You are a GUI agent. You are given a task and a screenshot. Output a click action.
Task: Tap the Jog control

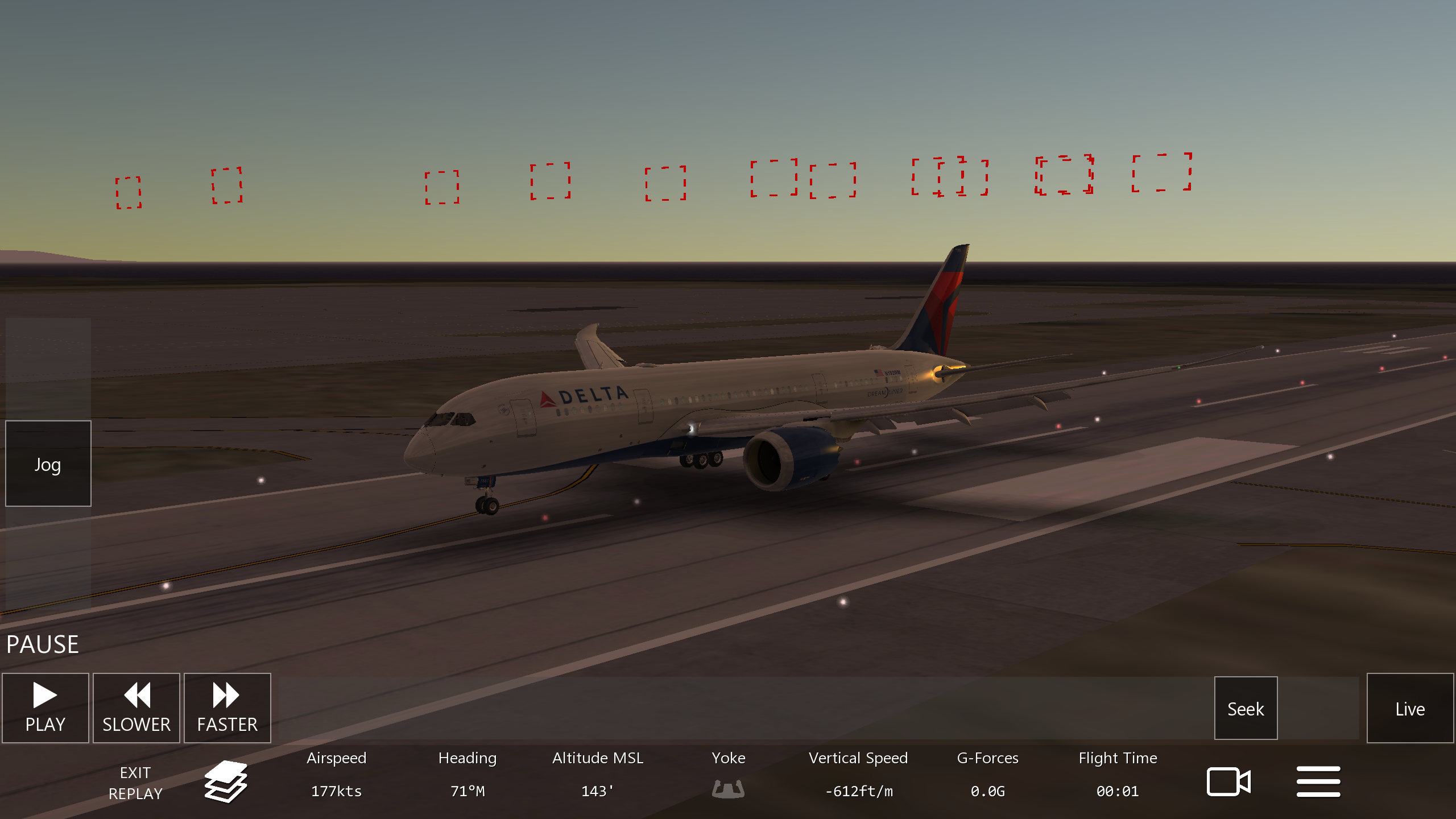pos(48,464)
